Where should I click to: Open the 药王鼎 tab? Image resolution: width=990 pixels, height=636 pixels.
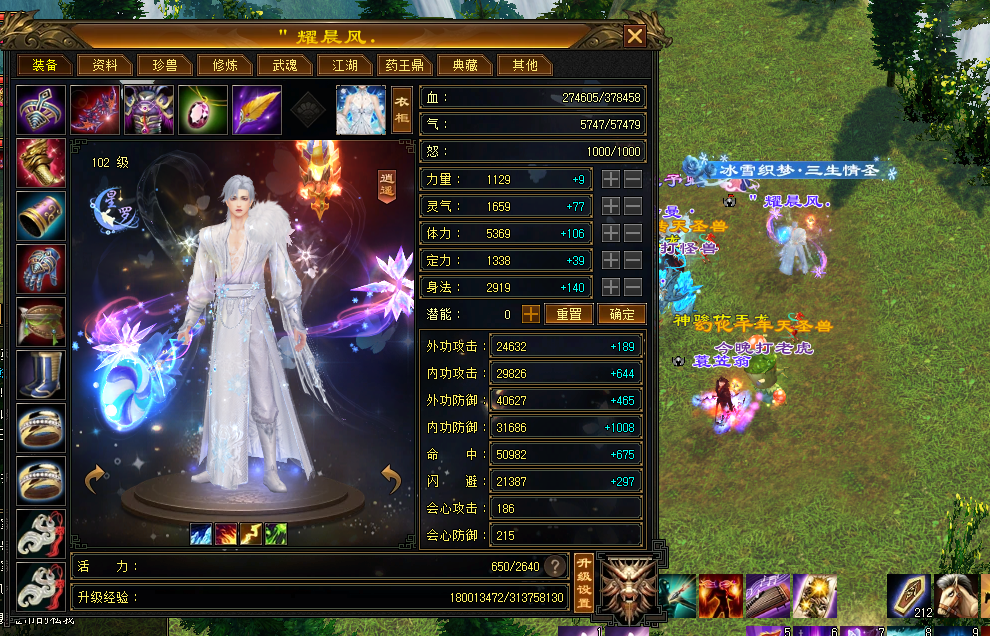(x=405, y=65)
